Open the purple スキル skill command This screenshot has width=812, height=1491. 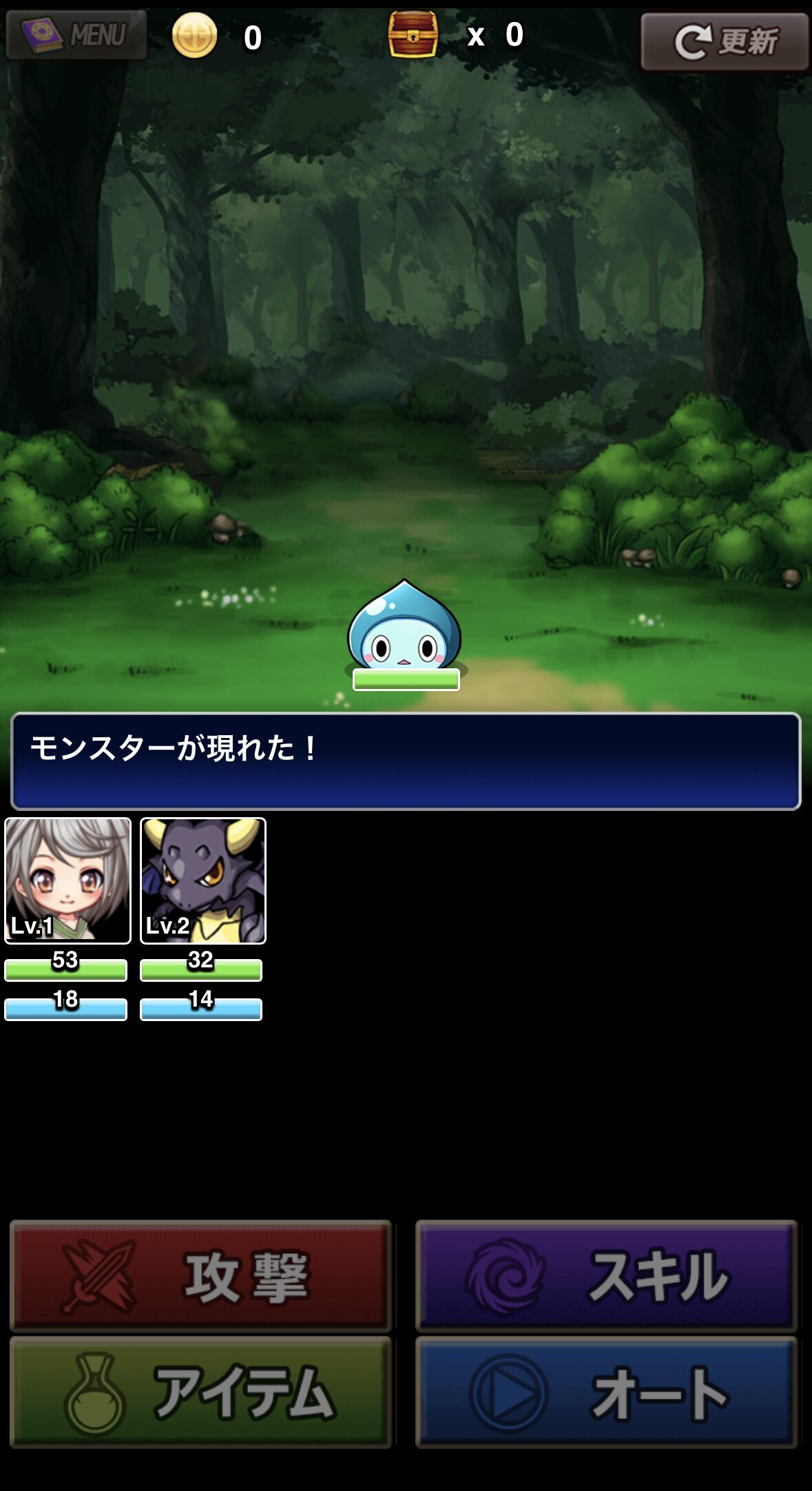(x=606, y=1275)
